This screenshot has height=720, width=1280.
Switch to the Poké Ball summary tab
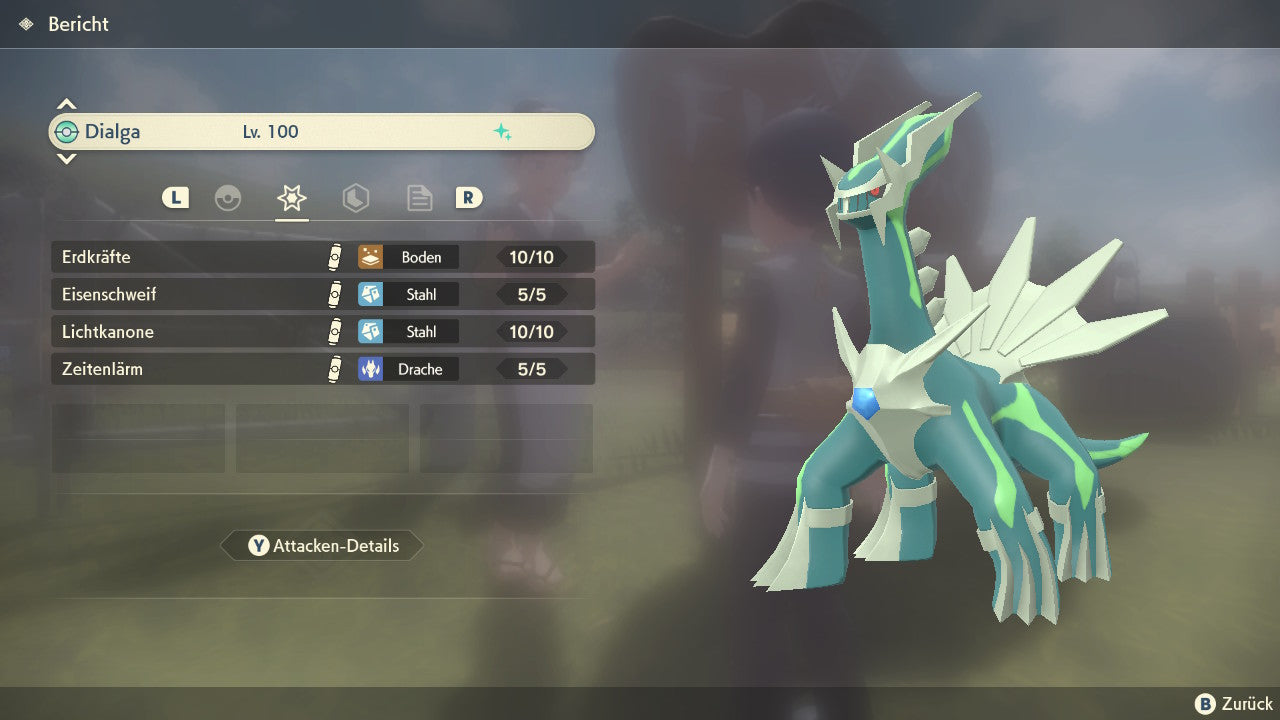[x=228, y=198]
